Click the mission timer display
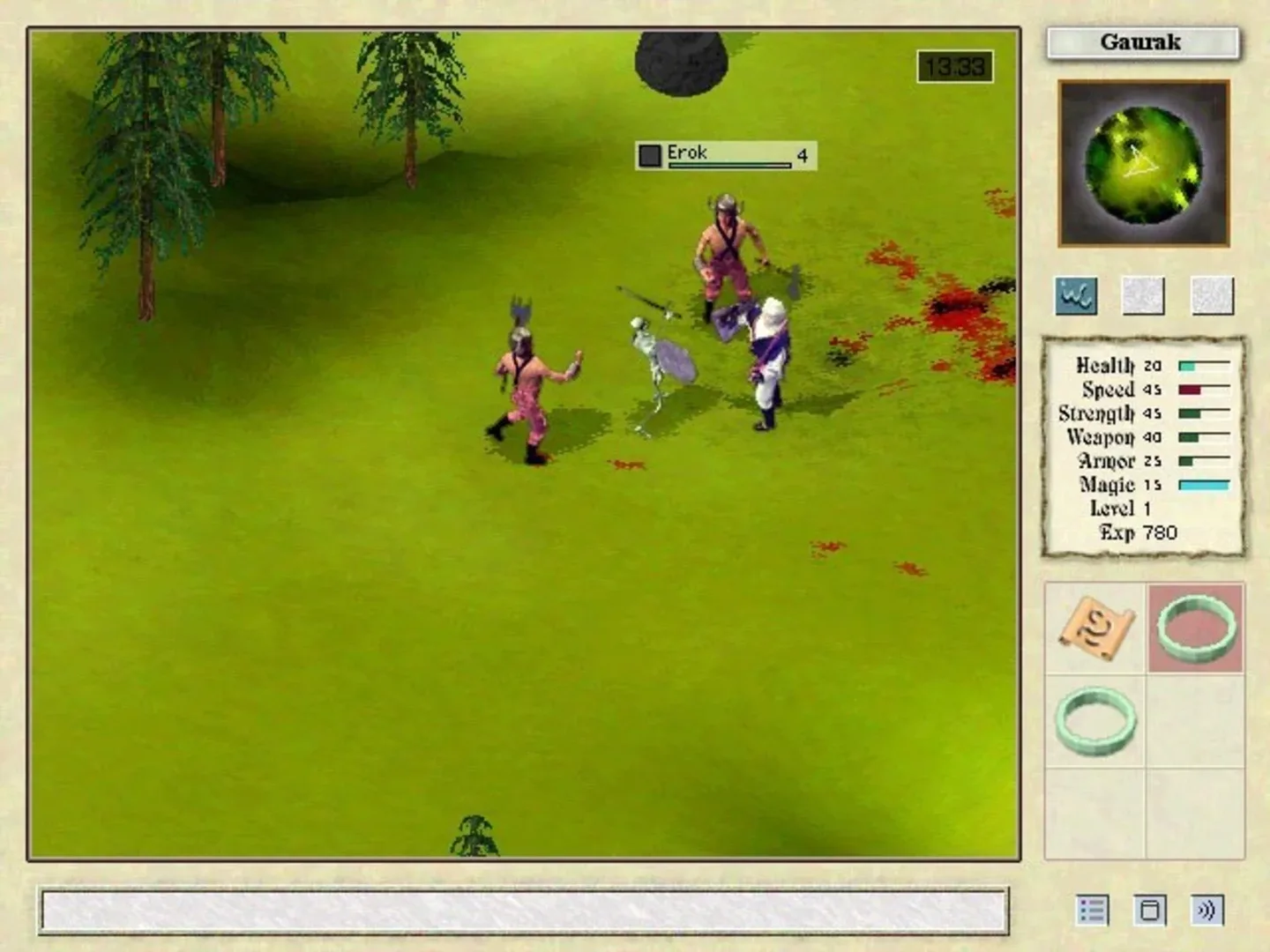The height and width of the screenshot is (952, 1270). (956, 64)
